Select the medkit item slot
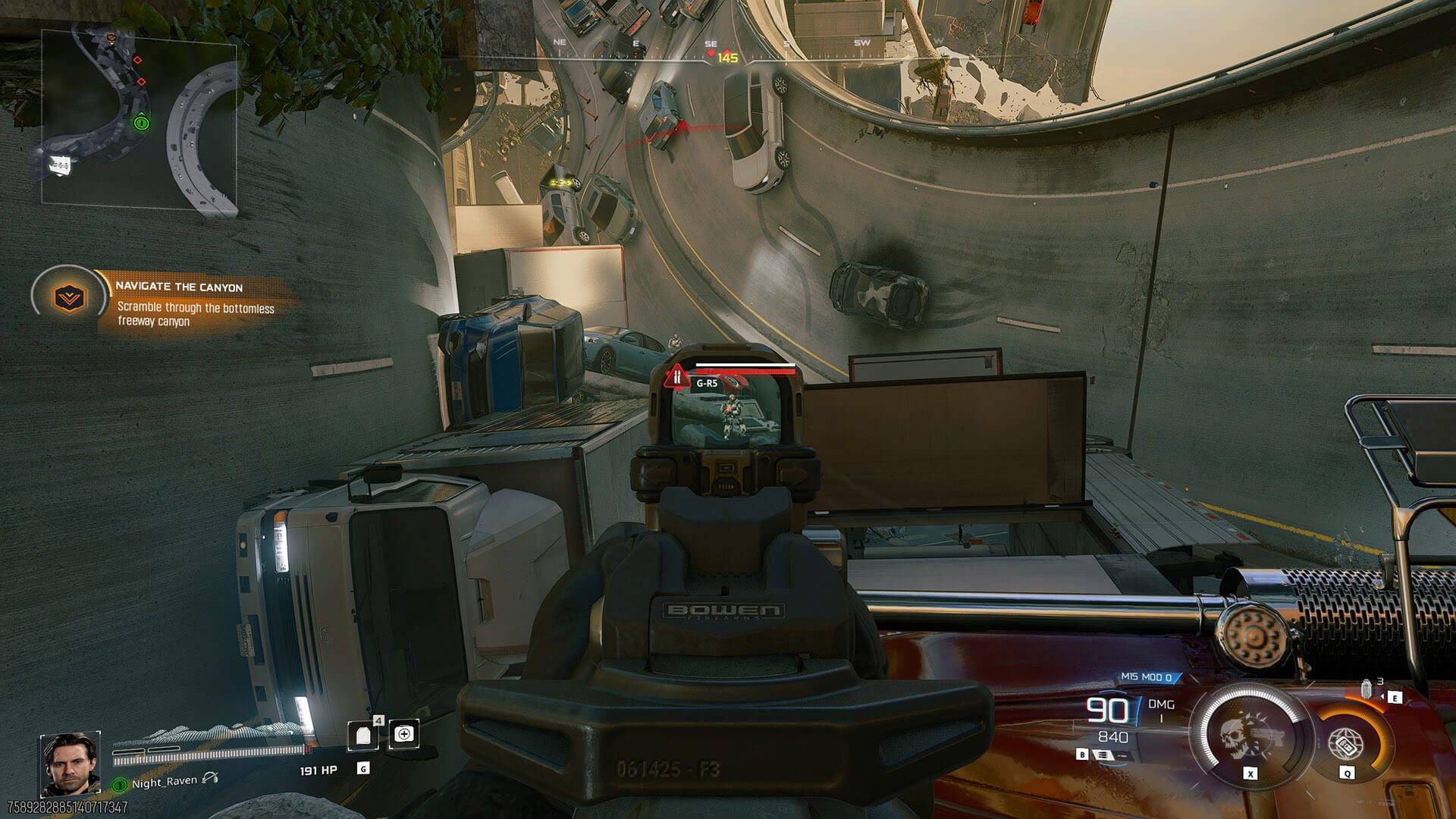 click(404, 734)
